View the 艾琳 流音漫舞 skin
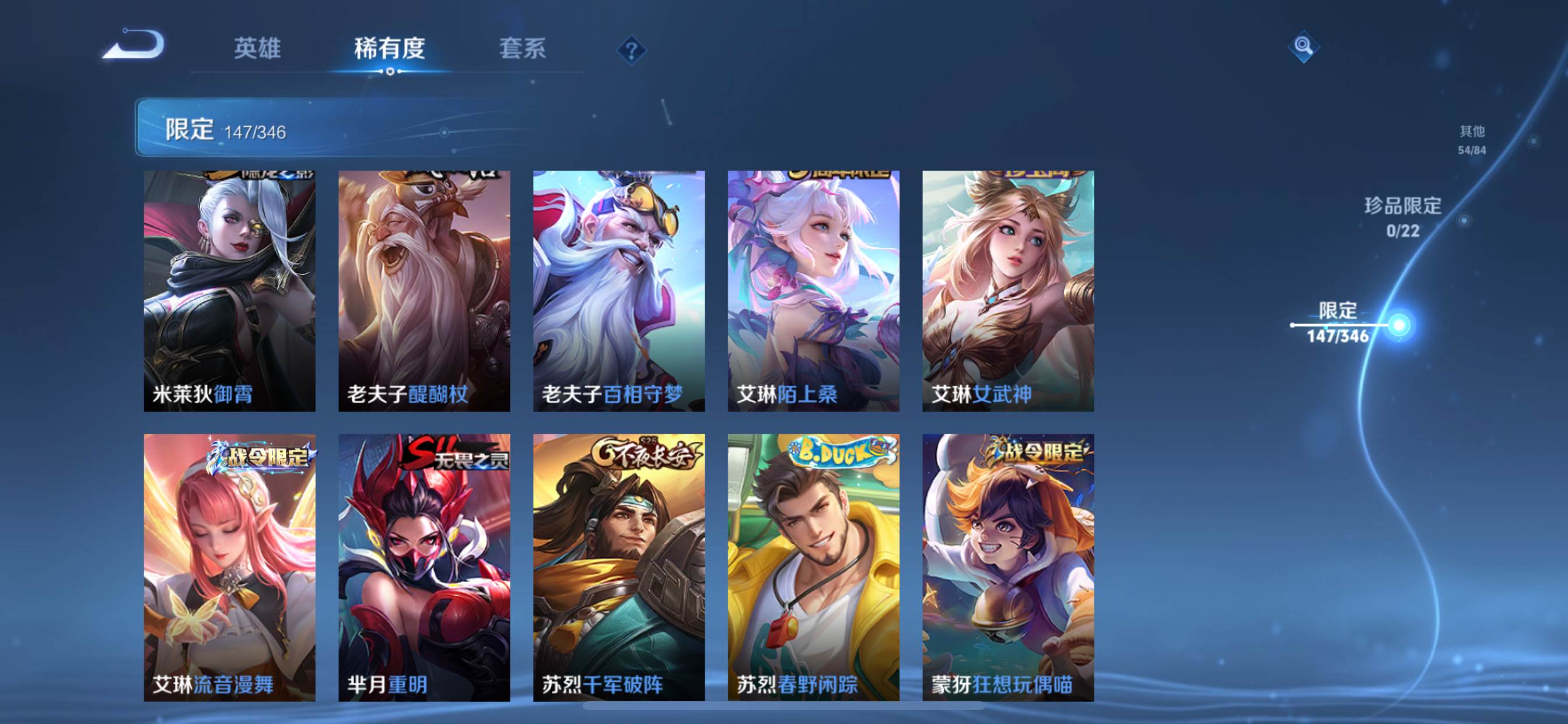Image resolution: width=1568 pixels, height=724 pixels. [229, 567]
